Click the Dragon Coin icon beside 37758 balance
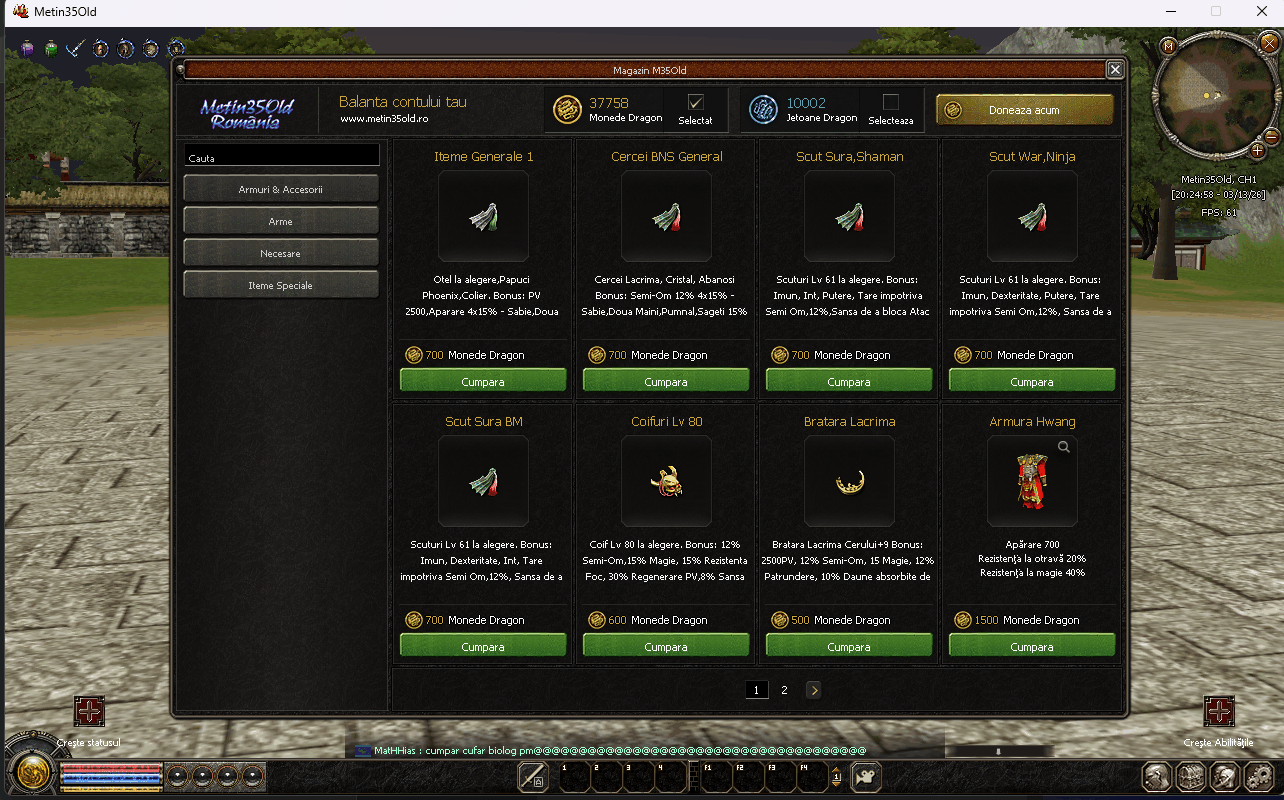 click(x=568, y=110)
